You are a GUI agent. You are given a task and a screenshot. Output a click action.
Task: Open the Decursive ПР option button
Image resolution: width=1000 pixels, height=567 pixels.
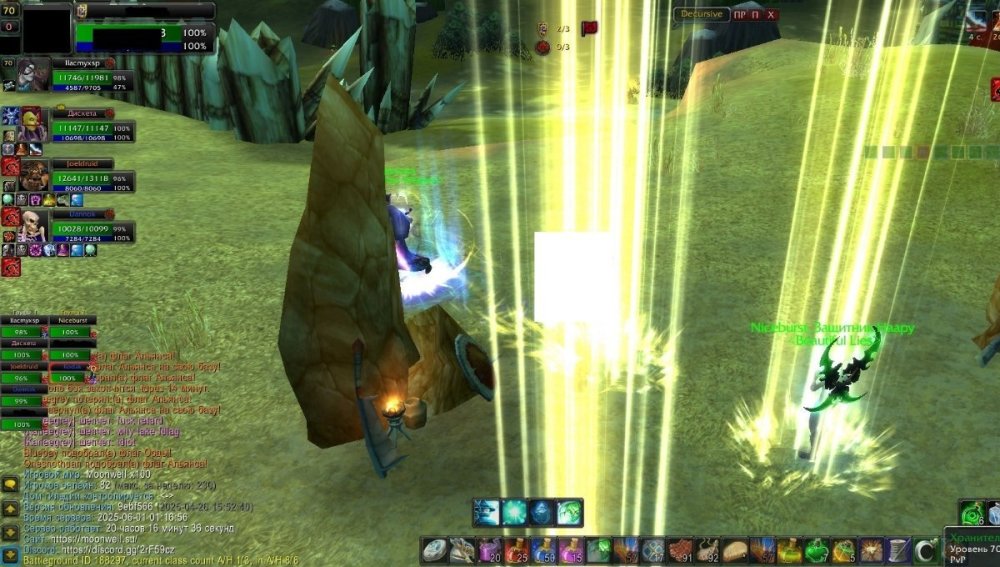739,15
